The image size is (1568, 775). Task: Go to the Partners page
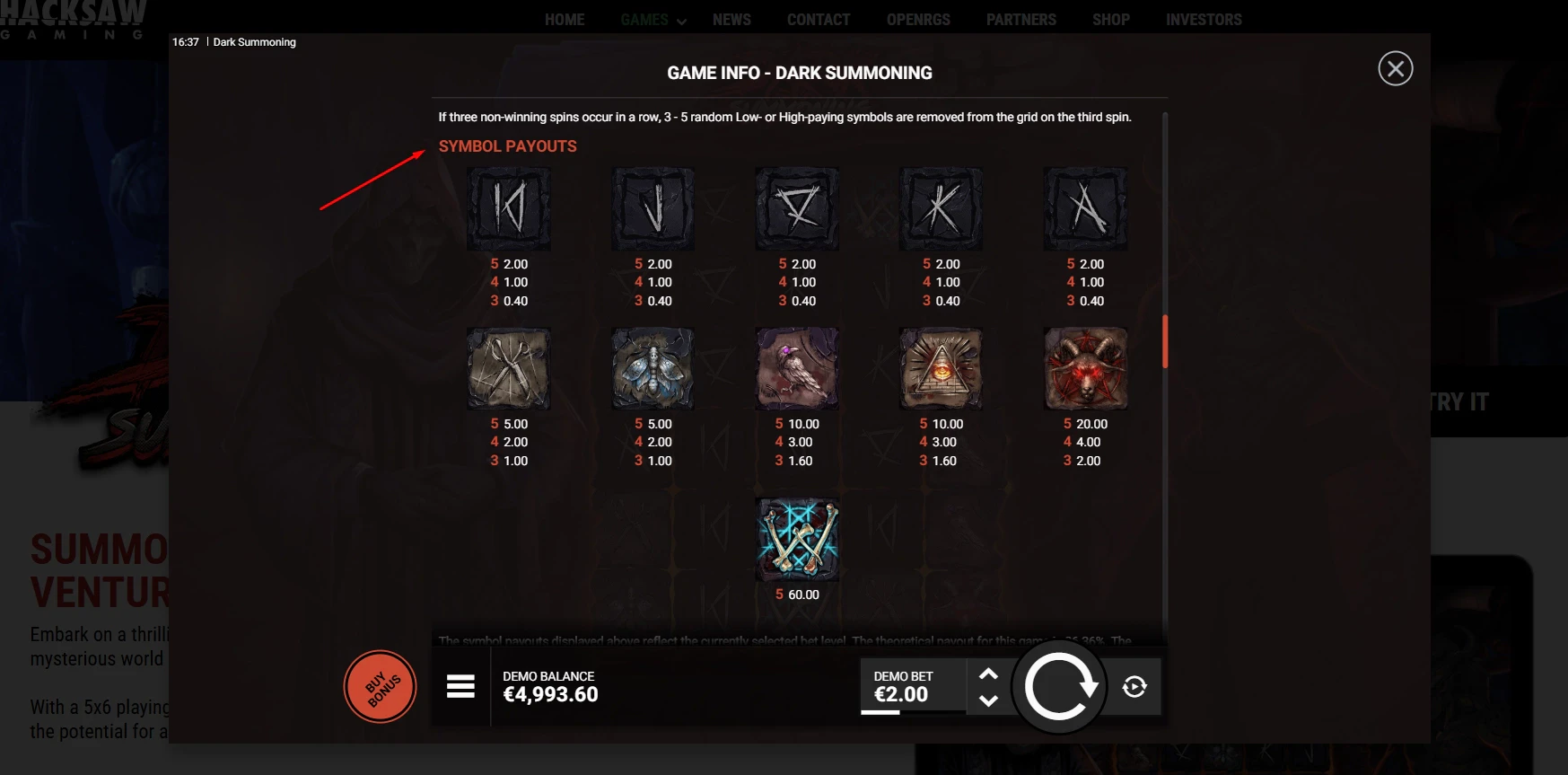tap(1021, 20)
